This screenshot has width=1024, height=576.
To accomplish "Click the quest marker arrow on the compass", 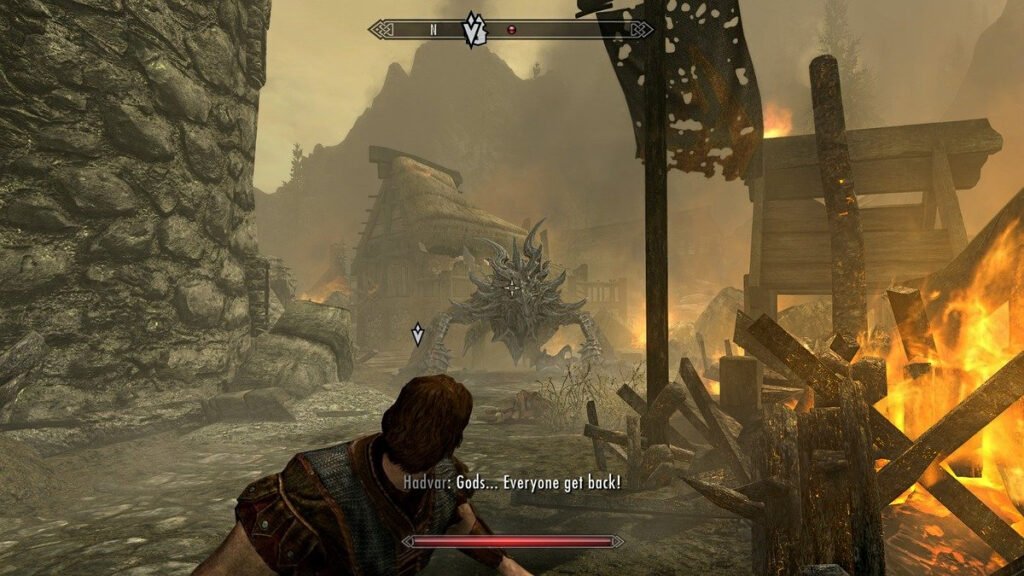I will (472, 29).
